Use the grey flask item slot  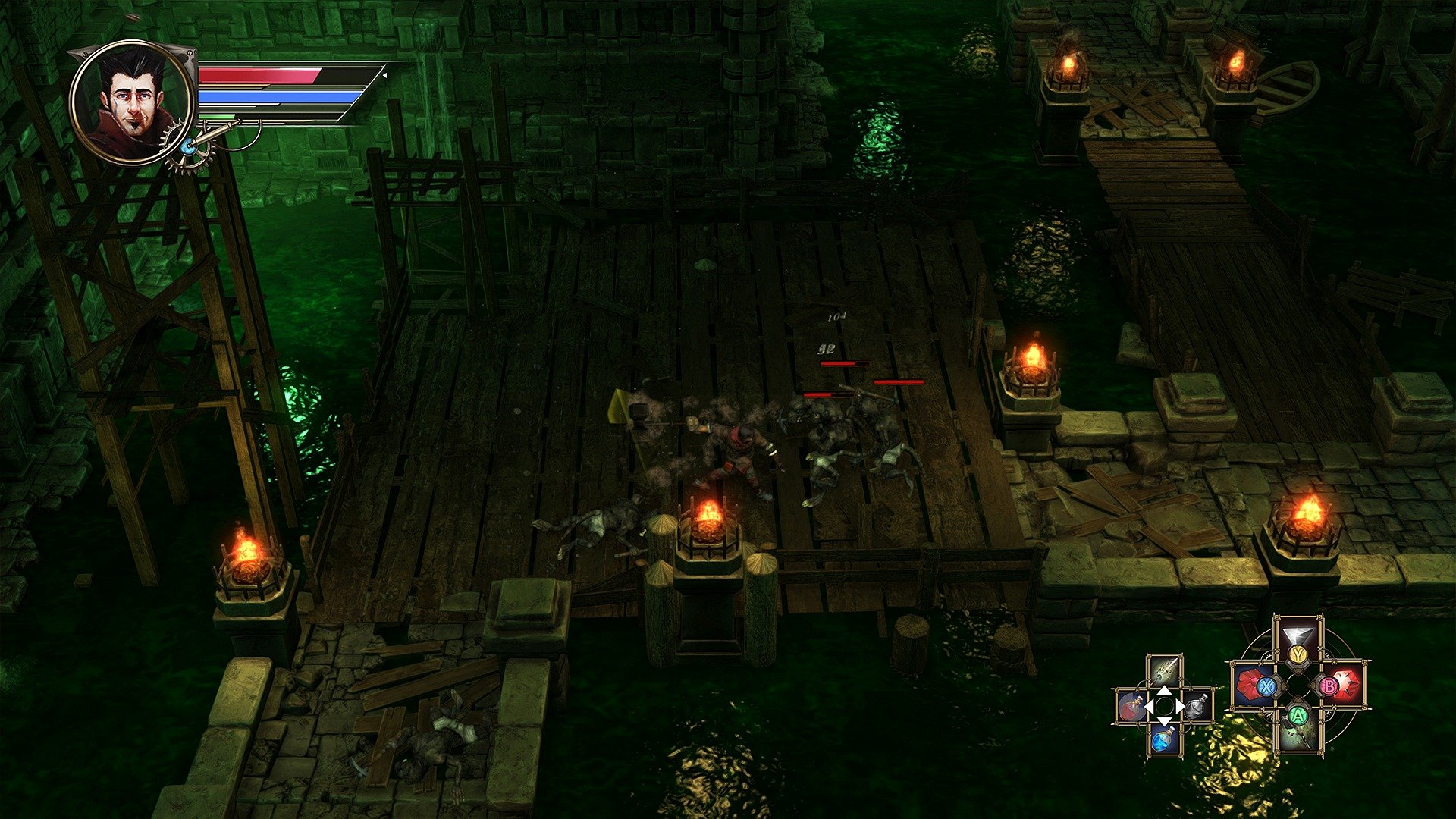point(1197,707)
